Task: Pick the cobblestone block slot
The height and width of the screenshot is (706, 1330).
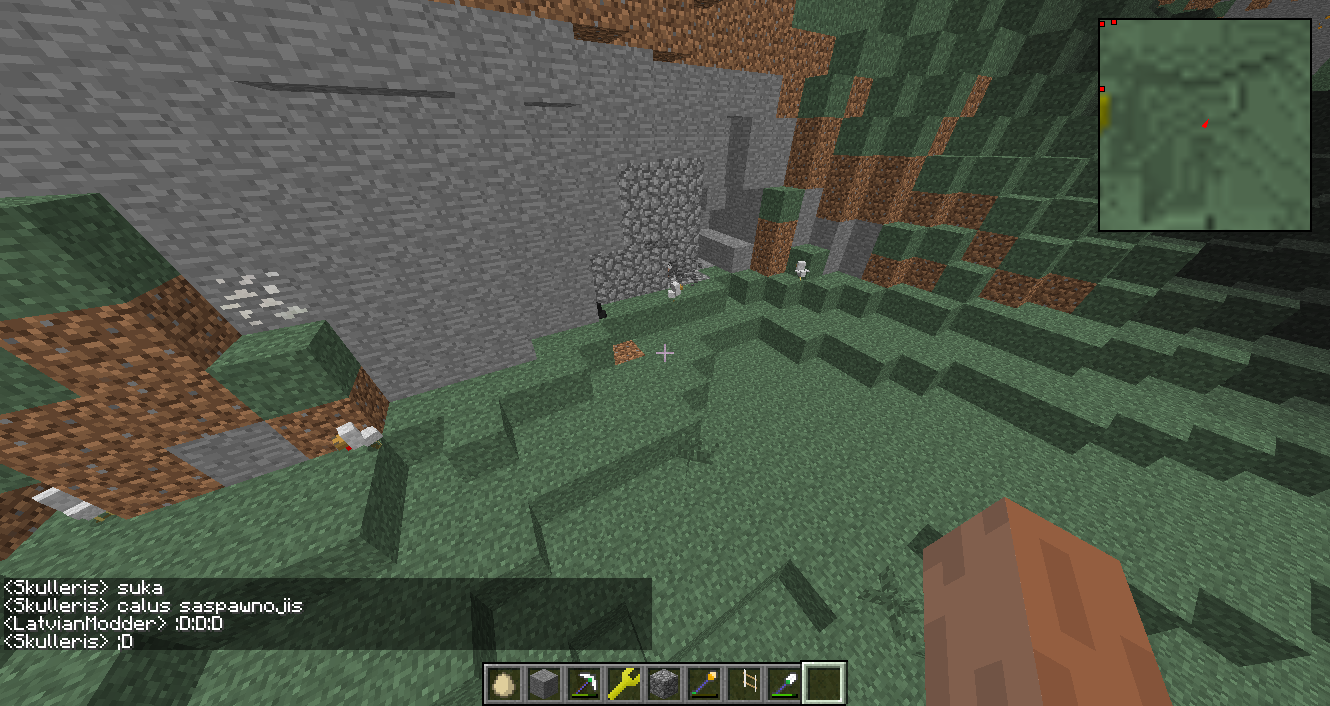Action: pyautogui.click(x=663, y=684)
